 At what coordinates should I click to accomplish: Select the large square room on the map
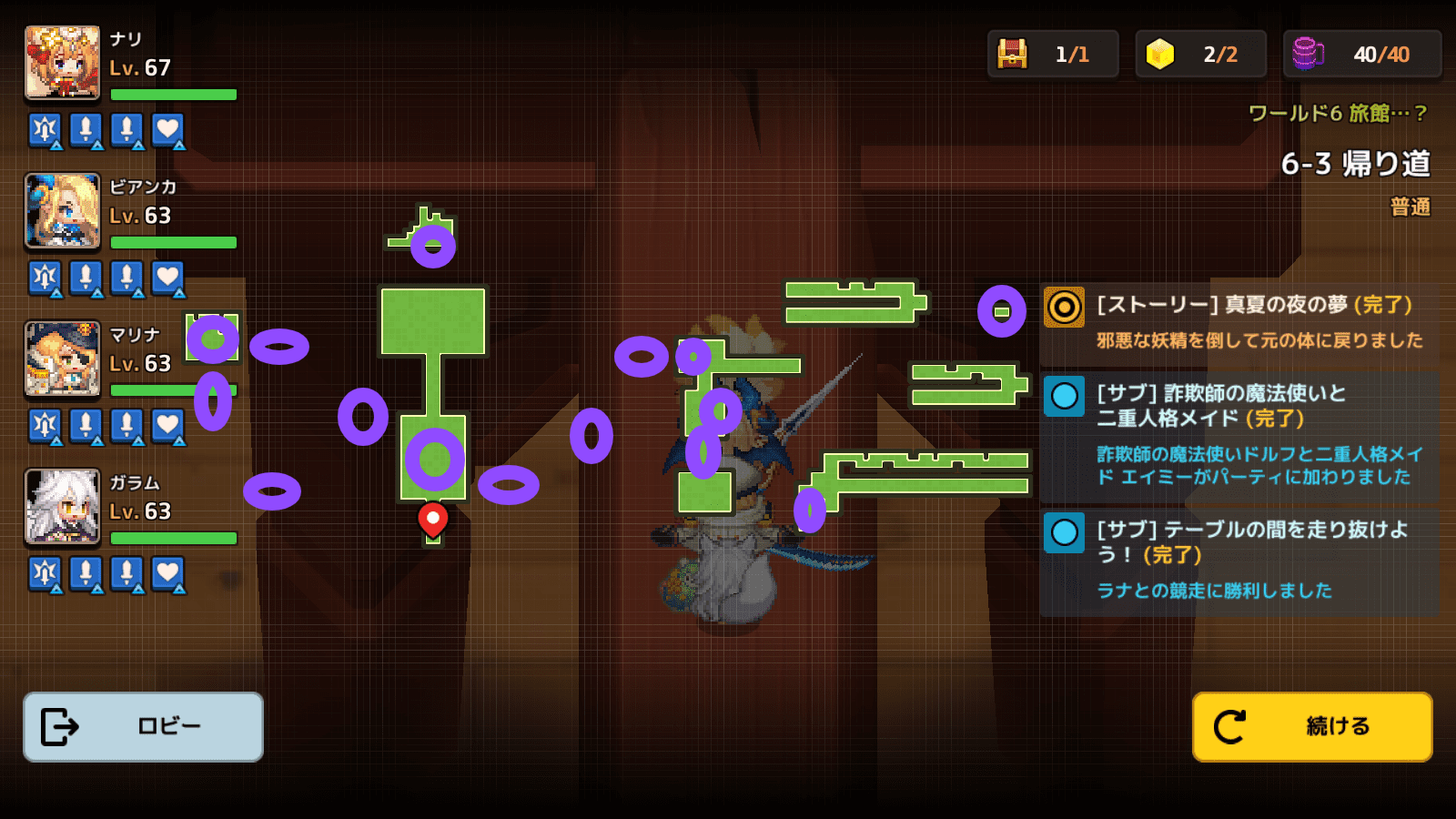(x=432, y=321)
